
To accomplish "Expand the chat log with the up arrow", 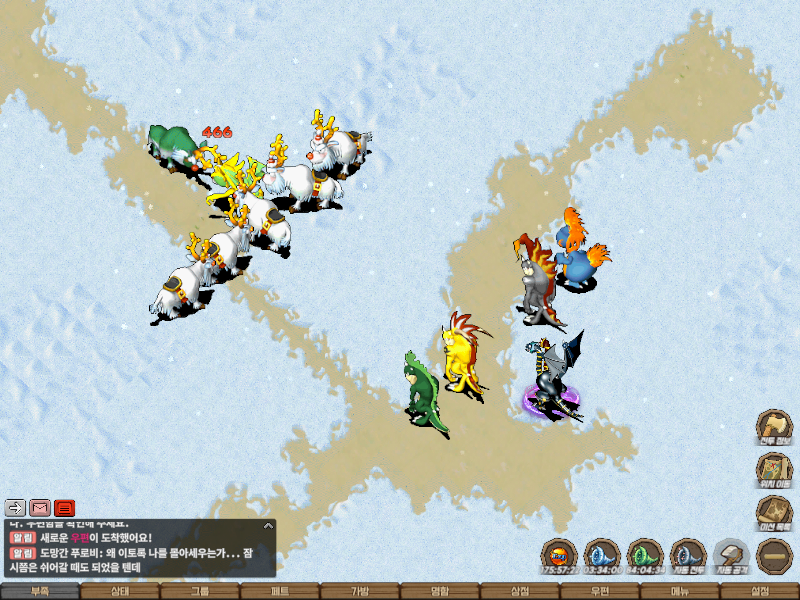I will (268, 525).
